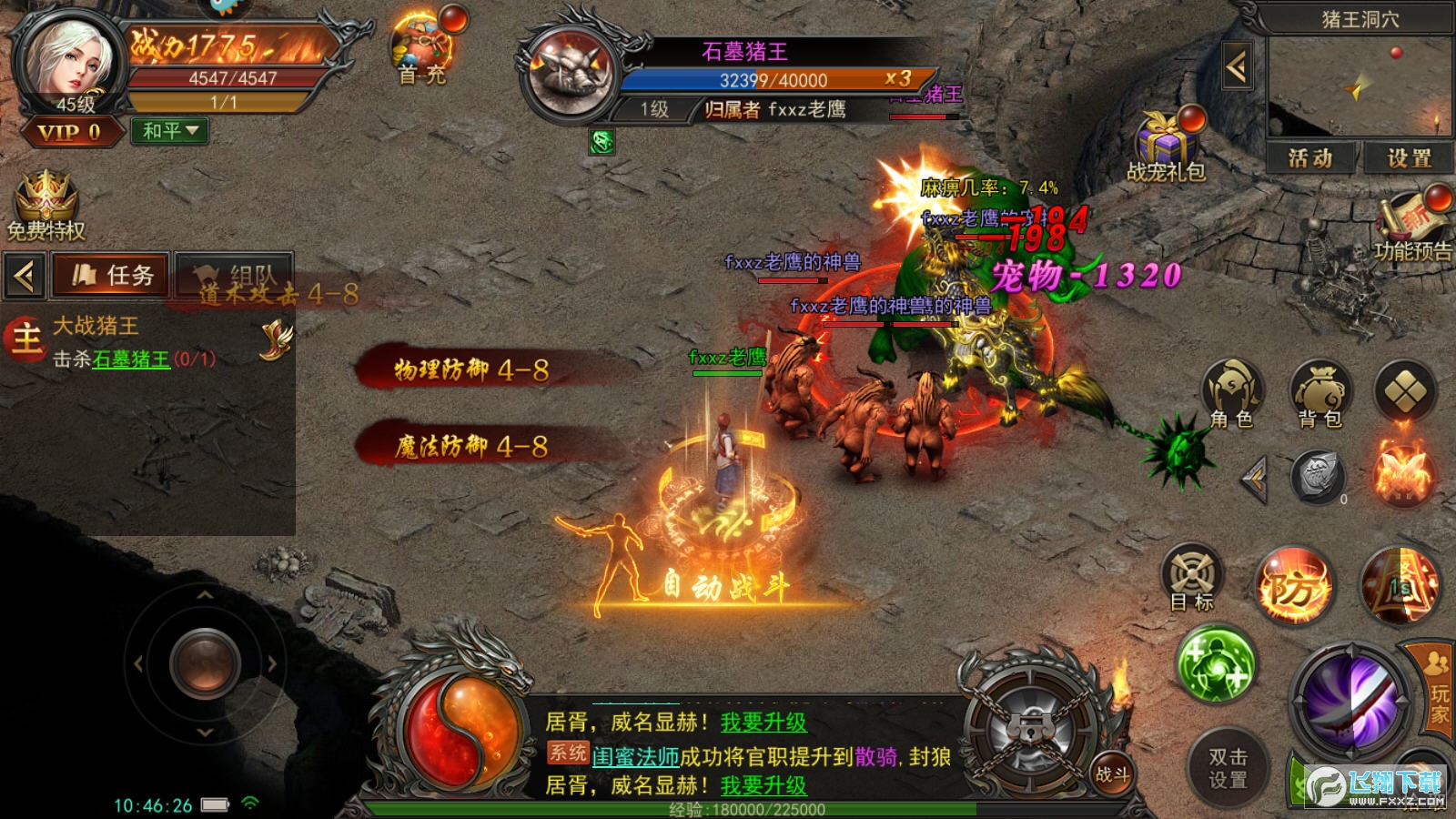The image size is (1456, 819).
Task: Open 双击设置 double-tap settings
Action: tap(1228, 768)
